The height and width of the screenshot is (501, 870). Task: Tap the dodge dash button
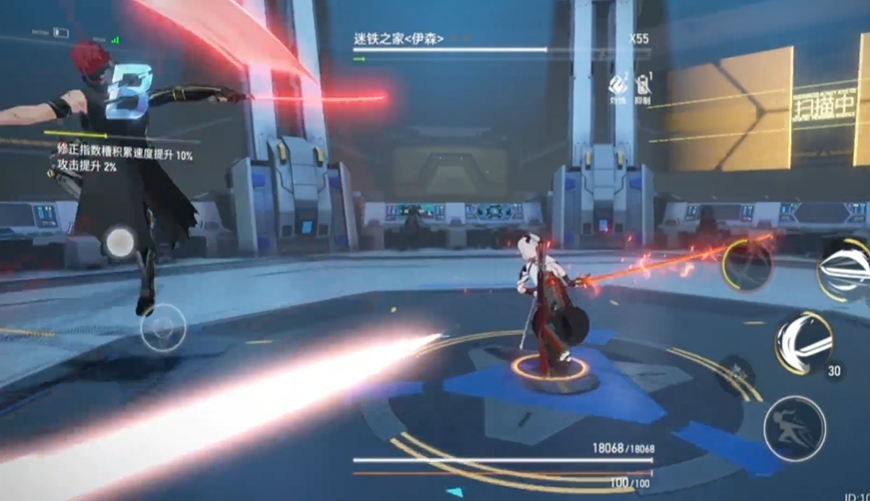coord(794,428)
